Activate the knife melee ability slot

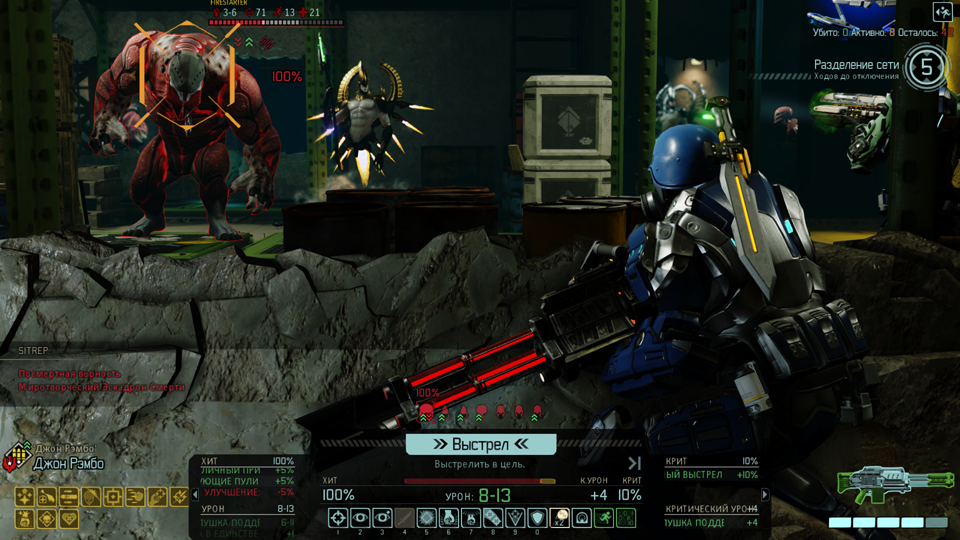[x=404, y=518]
